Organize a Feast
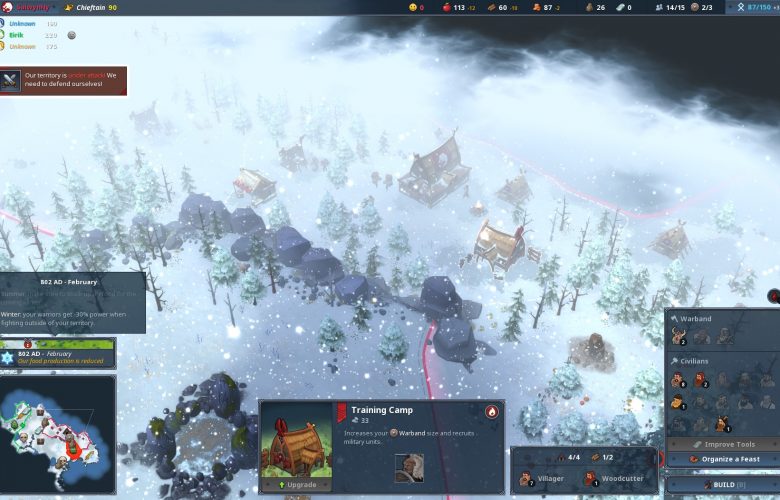The image size is (780, 500). pyautogui.click(x=722, y=459)
